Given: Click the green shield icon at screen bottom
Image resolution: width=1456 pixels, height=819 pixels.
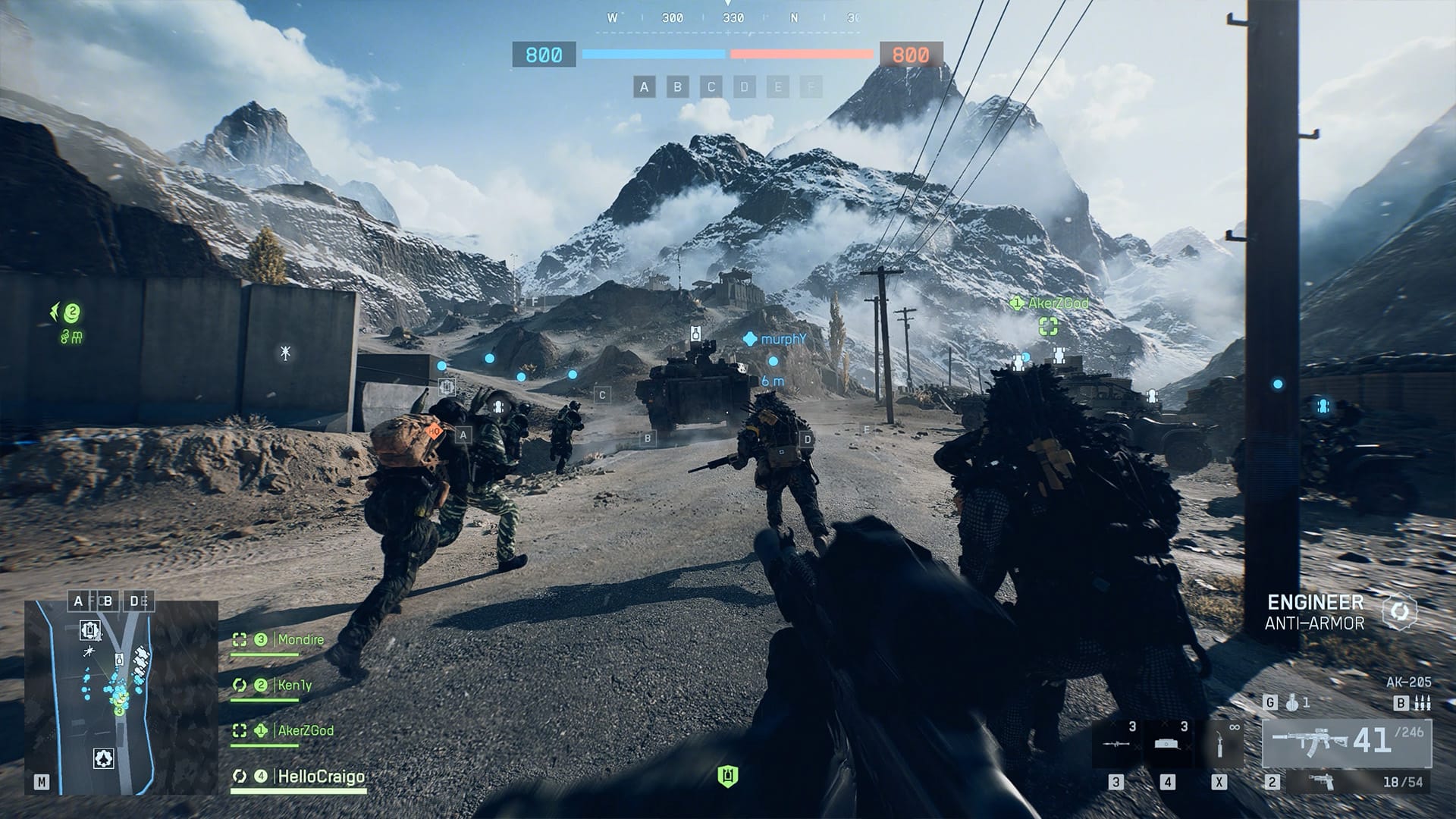Looking at the screenshot, I should click(728, 776).
